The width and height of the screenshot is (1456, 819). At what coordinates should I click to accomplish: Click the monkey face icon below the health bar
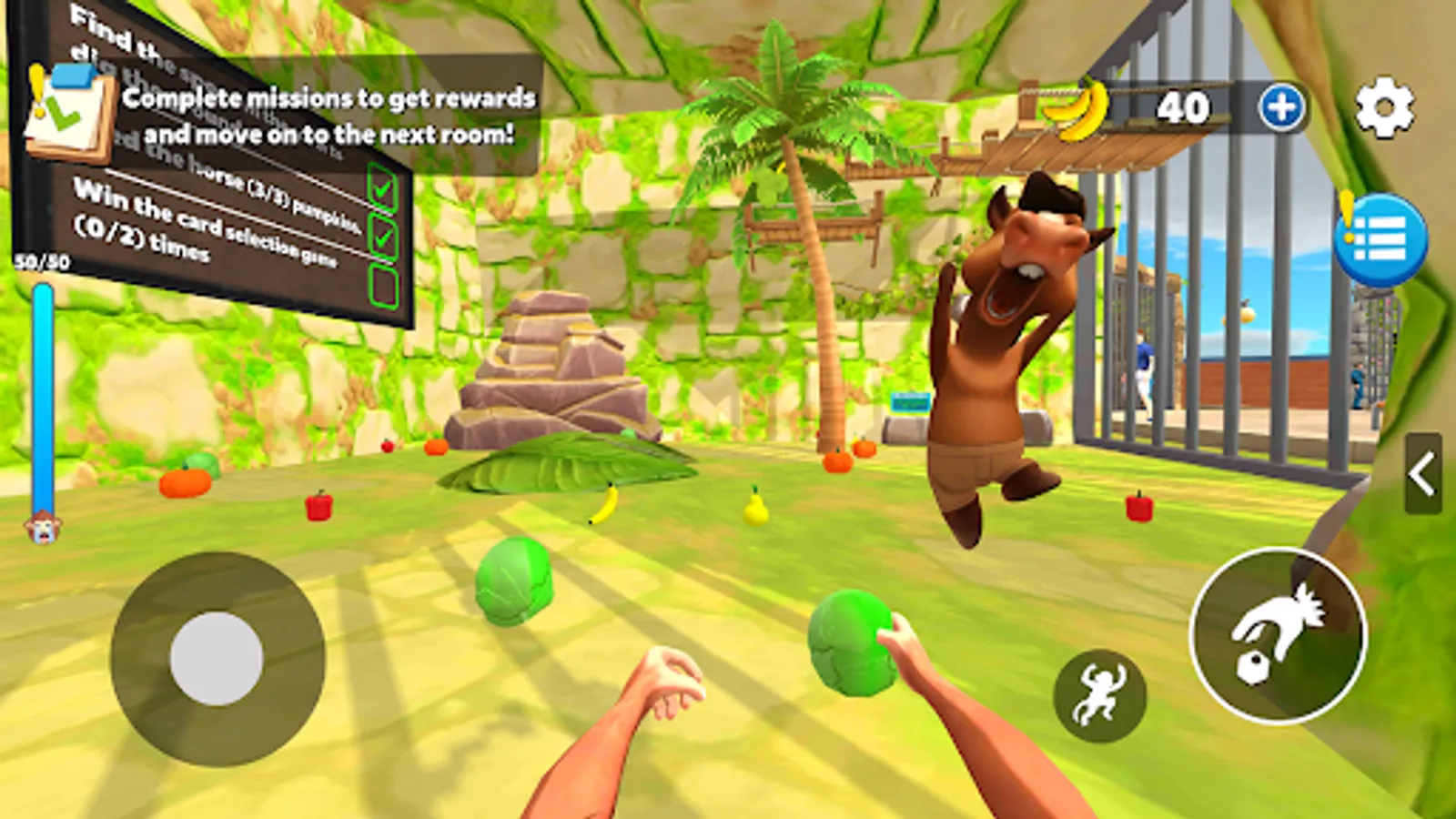(x=41, y=525)
